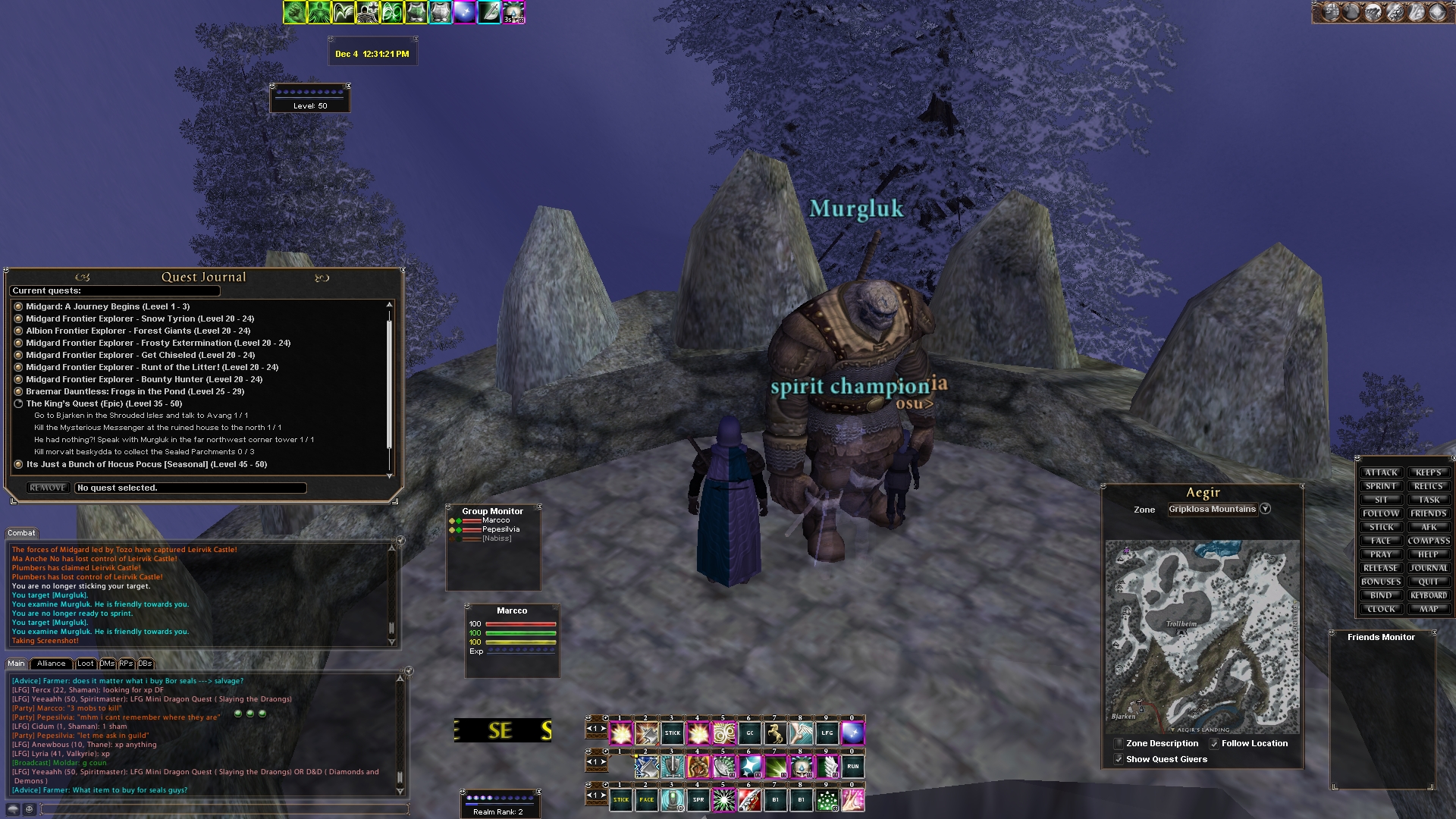Viewport: 1456px width, 819px height.
Task: Open the Gripklosa Mountains zone dropdown
Action: [x=1265, y=509]
